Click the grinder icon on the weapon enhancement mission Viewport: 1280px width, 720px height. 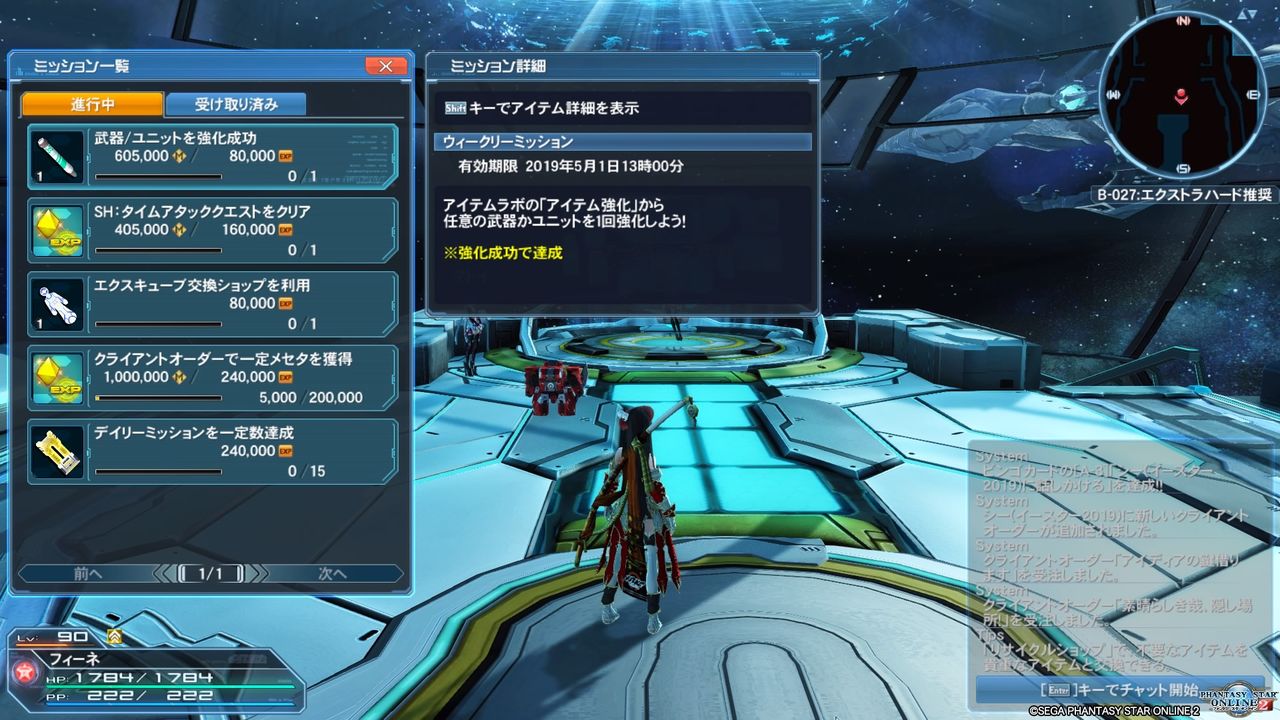click(x=57, y=155)
